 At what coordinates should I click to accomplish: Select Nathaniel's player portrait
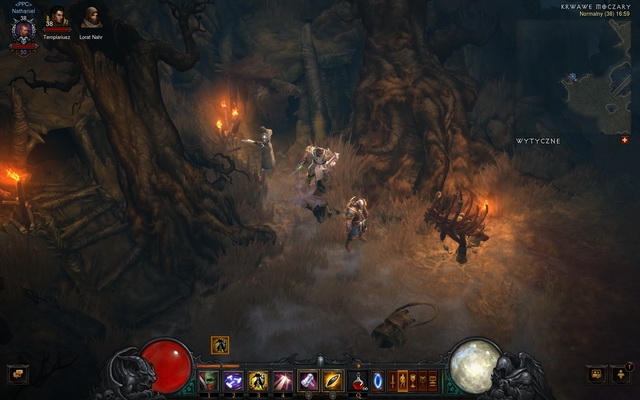tap(23, 28)
